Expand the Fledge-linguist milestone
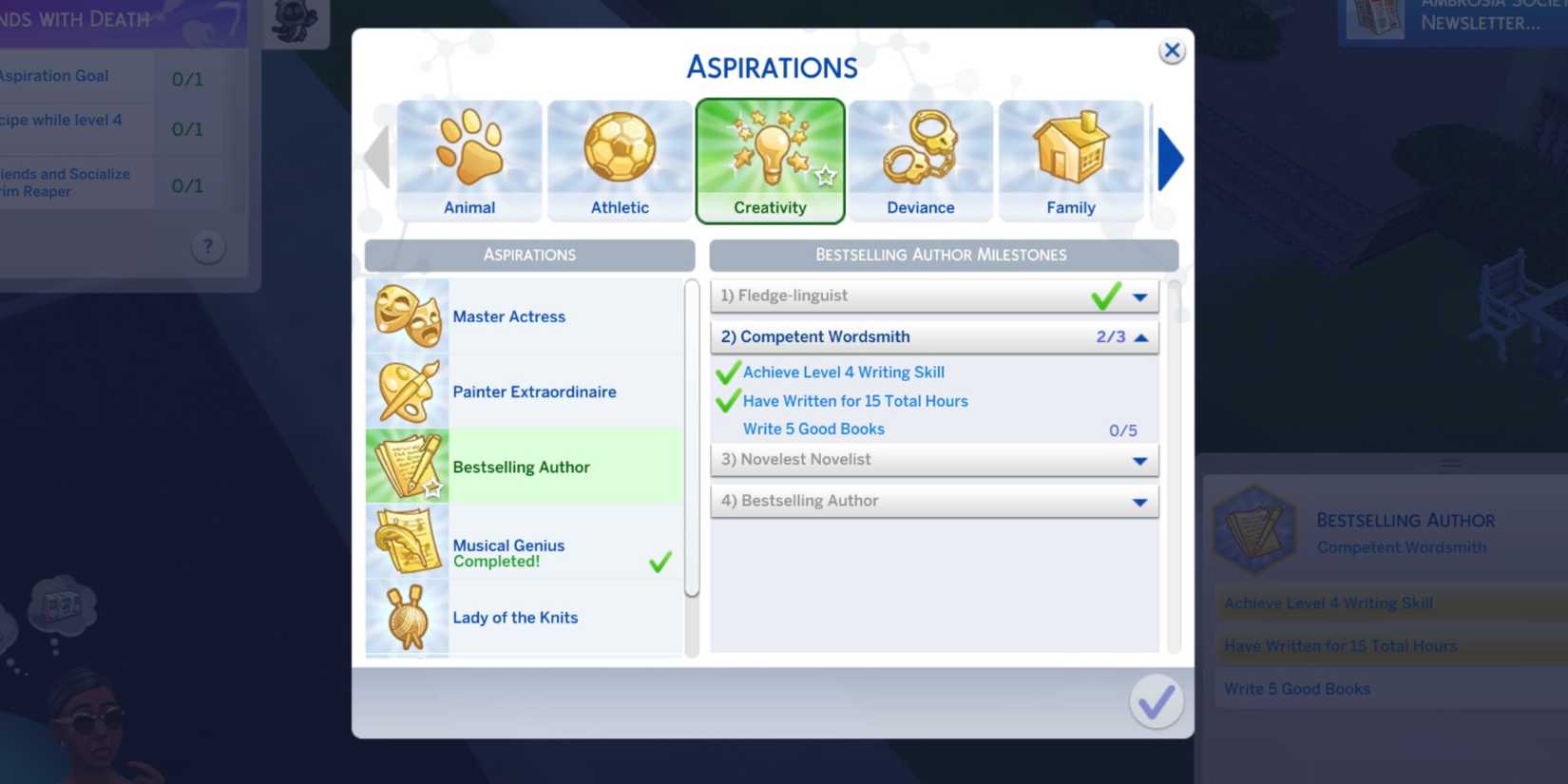Image resolution: width=1568 pixels, height=784 pixels. click(1139, 296)
